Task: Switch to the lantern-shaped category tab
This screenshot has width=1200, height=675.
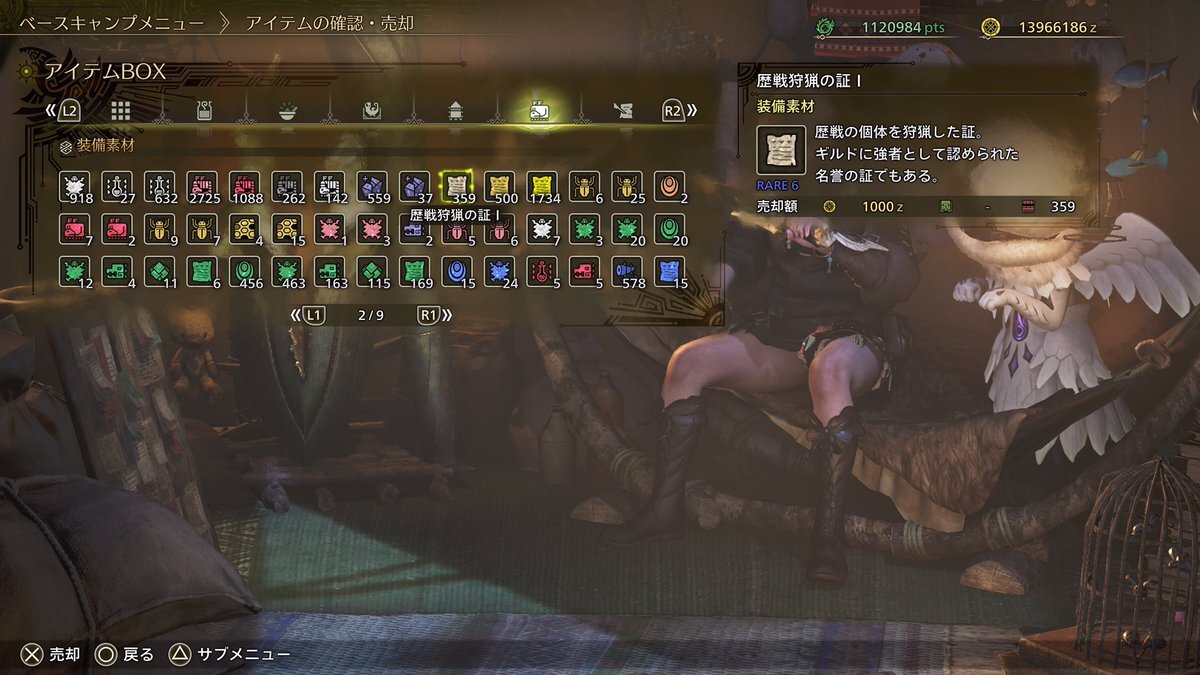Action: pyautogui.click(x=455, y=110)
